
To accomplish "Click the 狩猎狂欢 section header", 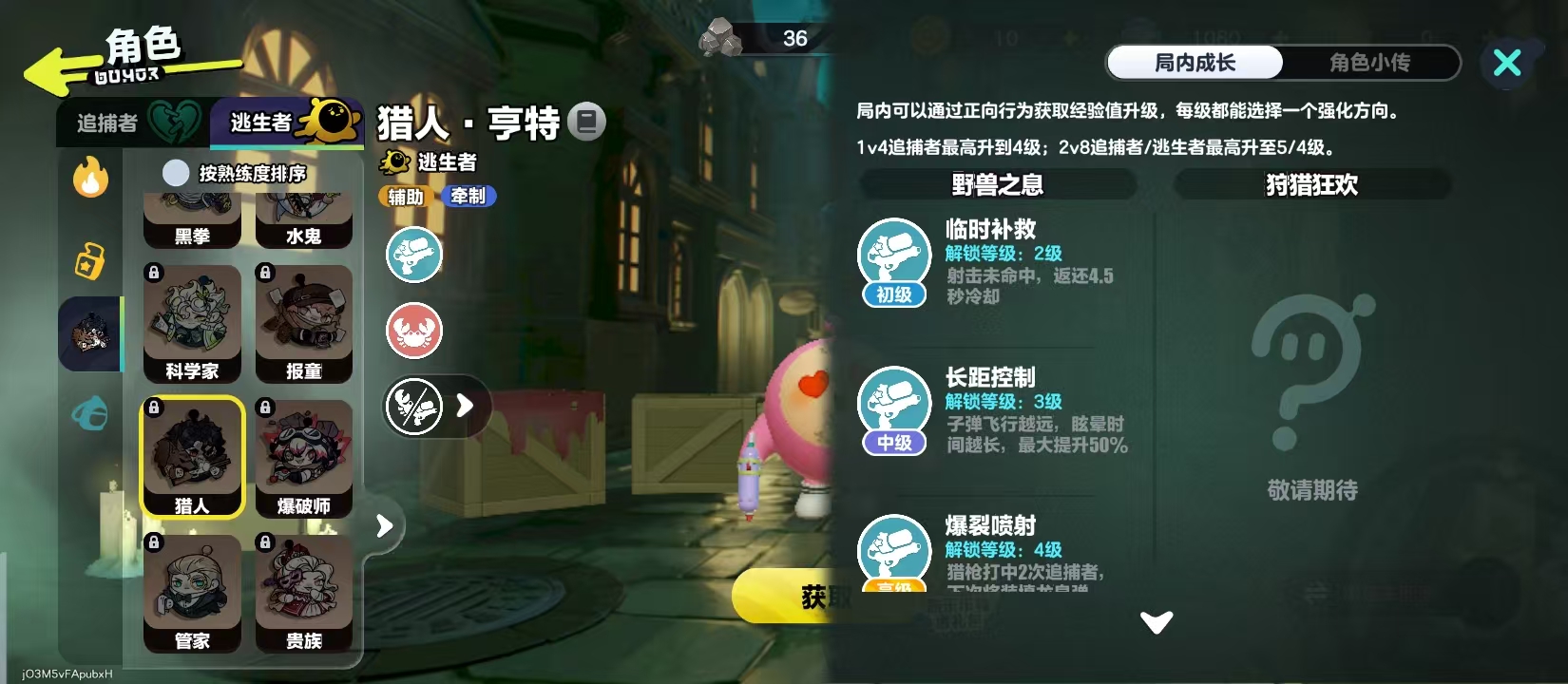I will click(x=1310, y=184).
